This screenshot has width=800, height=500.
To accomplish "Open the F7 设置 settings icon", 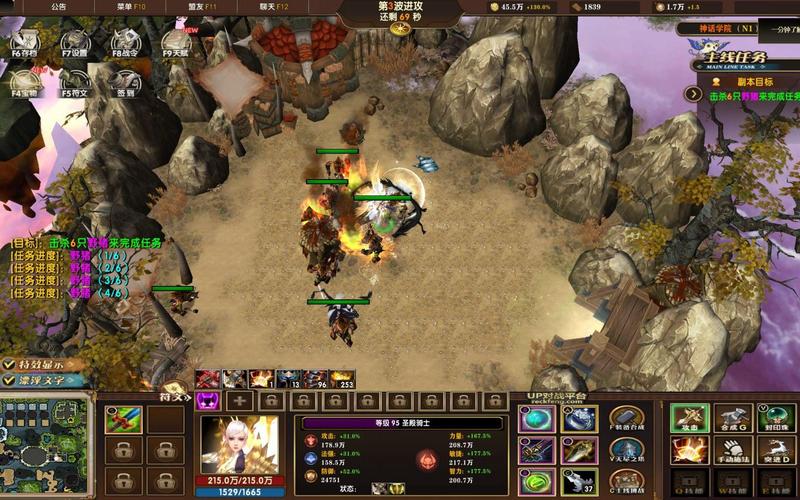I will coord(75,42).
